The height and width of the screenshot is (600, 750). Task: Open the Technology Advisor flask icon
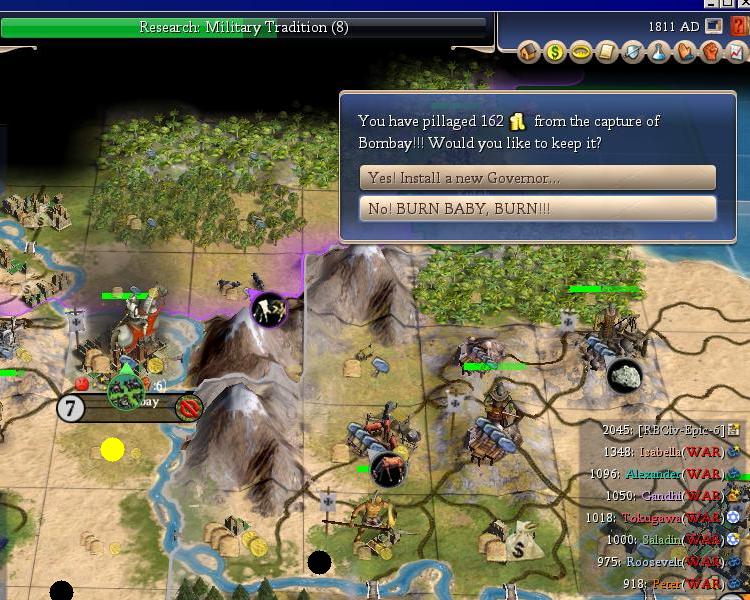660,52
